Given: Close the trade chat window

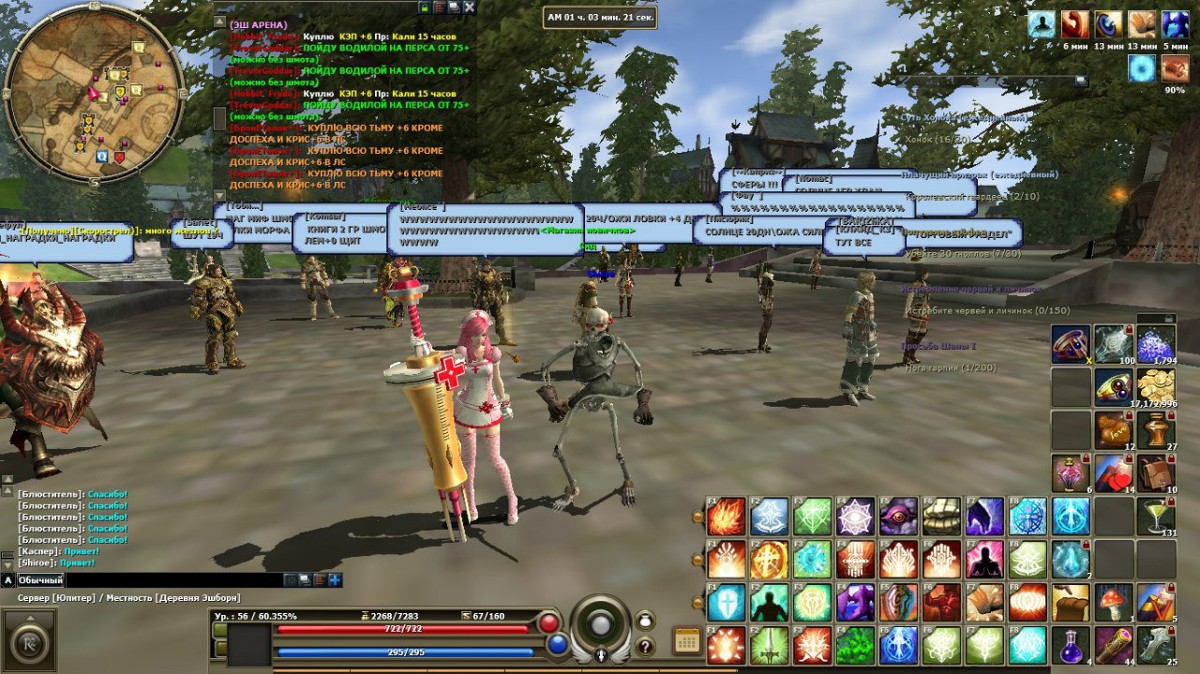Looking at the screenshot, I should [x=470, y=7].
